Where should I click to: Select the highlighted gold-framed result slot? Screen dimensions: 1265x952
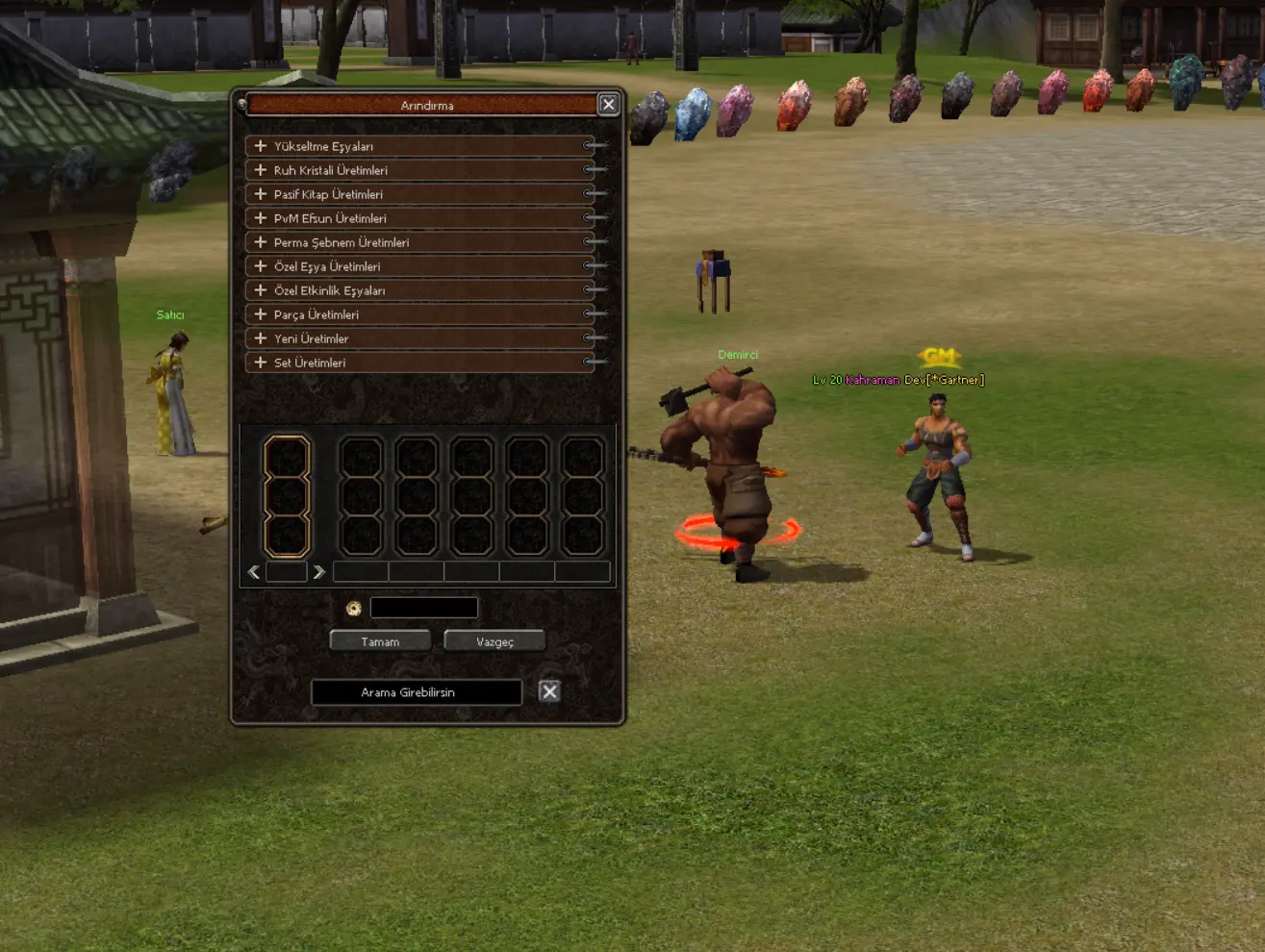tap(287, 496)
